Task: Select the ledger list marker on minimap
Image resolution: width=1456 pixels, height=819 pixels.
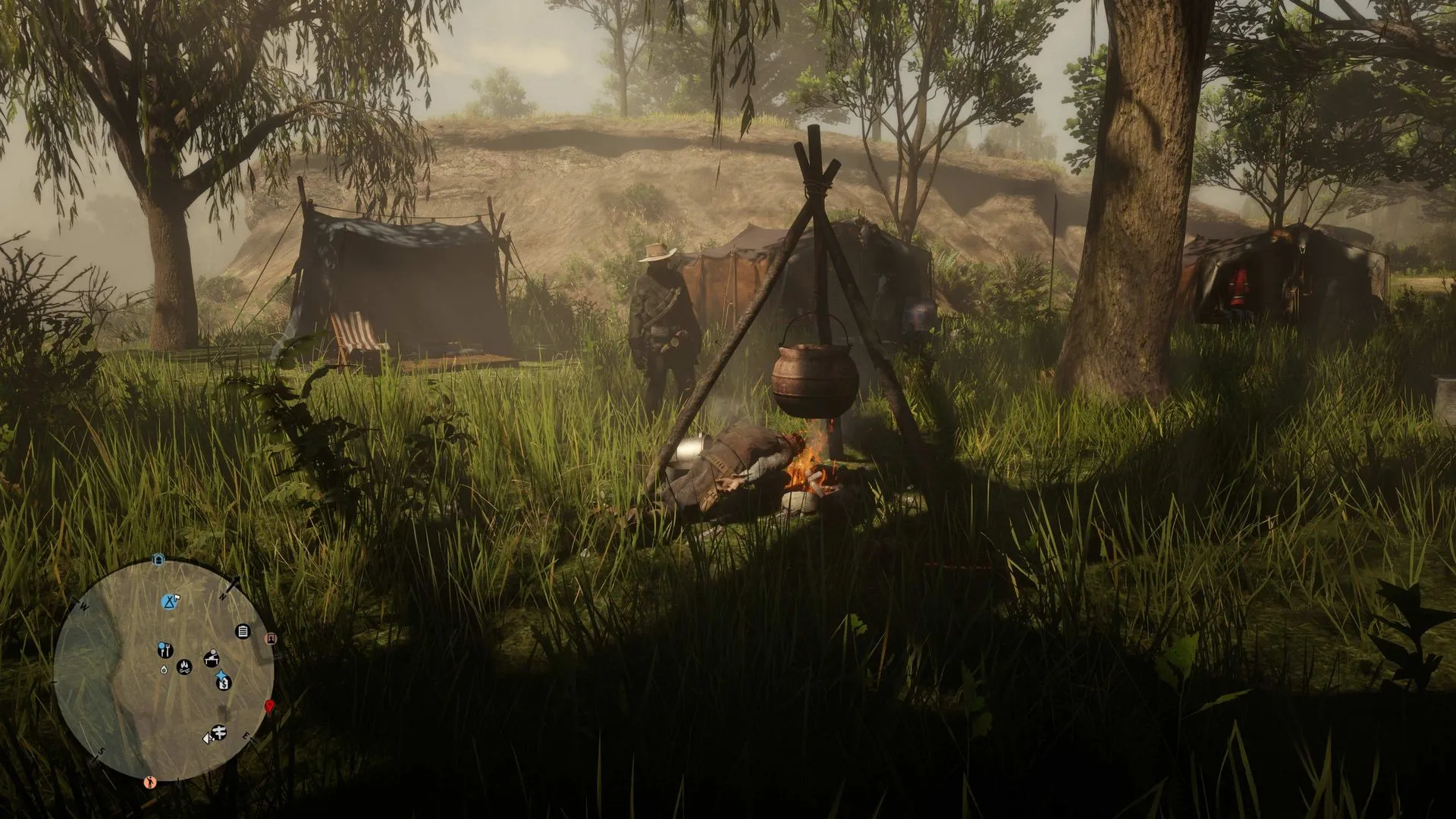Action: point(243,631)
